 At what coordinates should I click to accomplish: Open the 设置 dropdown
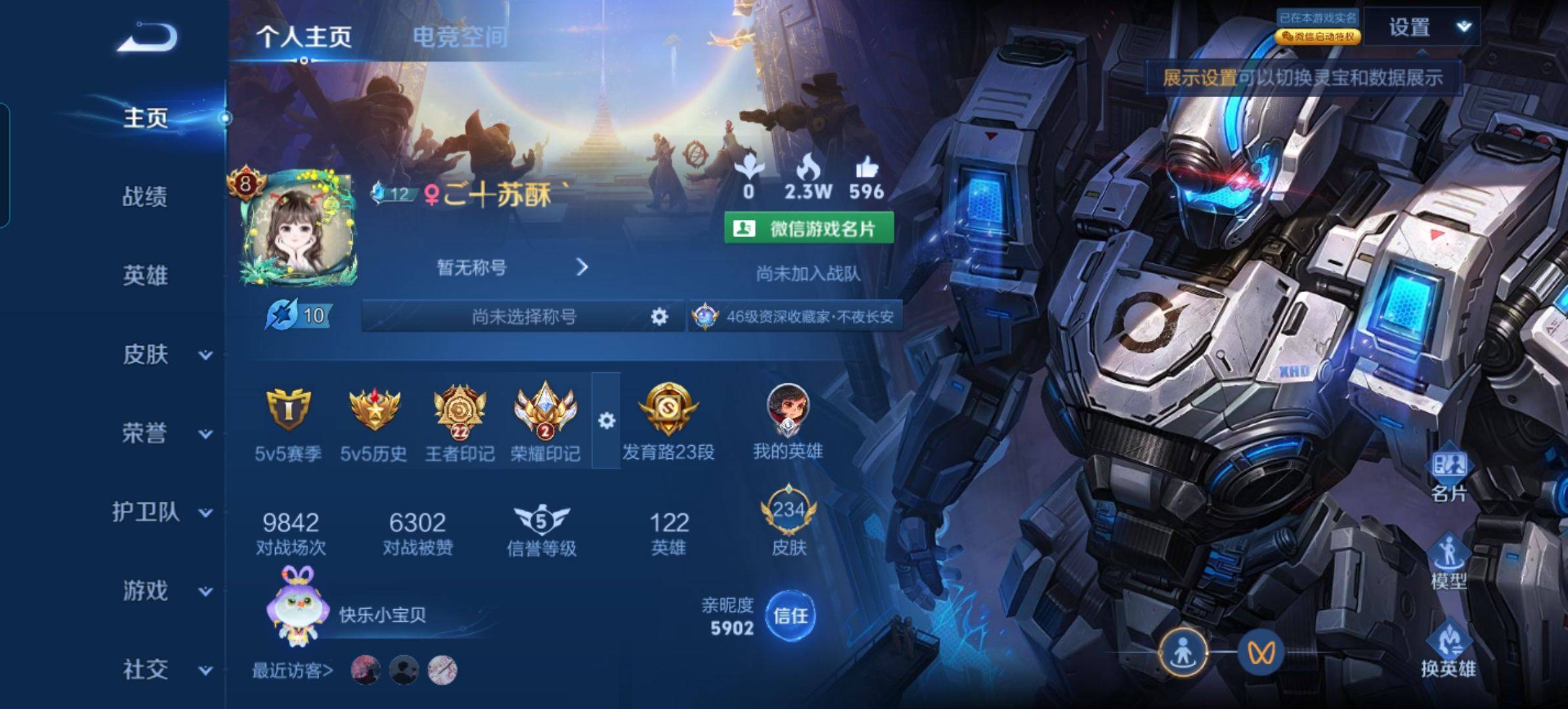1422,27
